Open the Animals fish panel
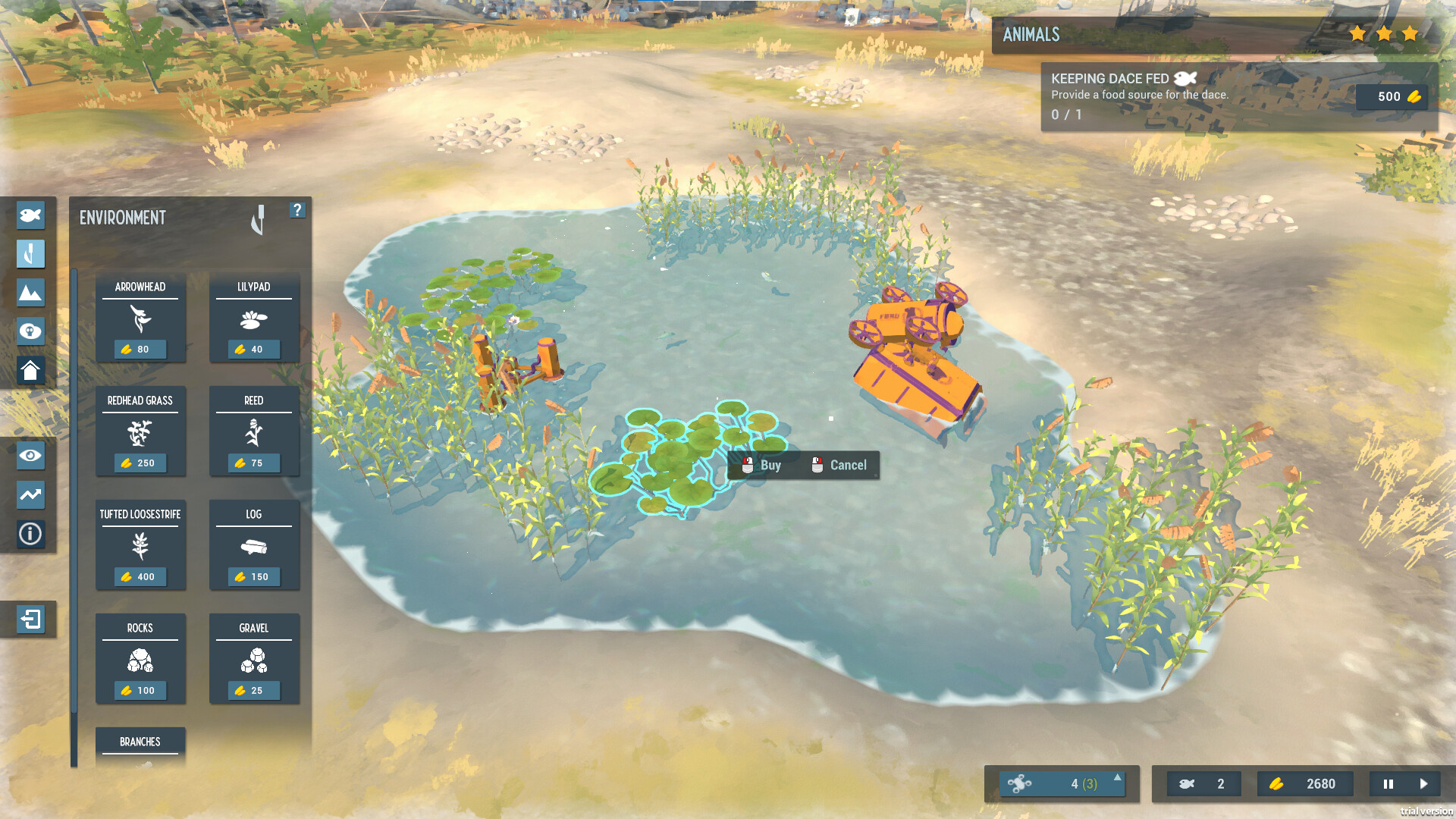Screen dimensions: 1456x819 (30, 215)
